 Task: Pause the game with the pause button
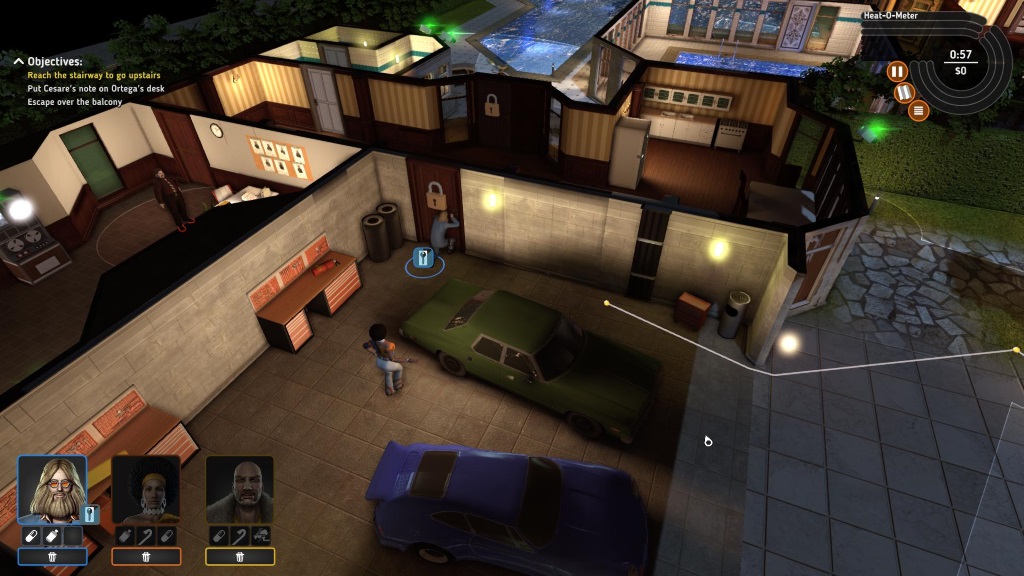(x=897, y=71)
